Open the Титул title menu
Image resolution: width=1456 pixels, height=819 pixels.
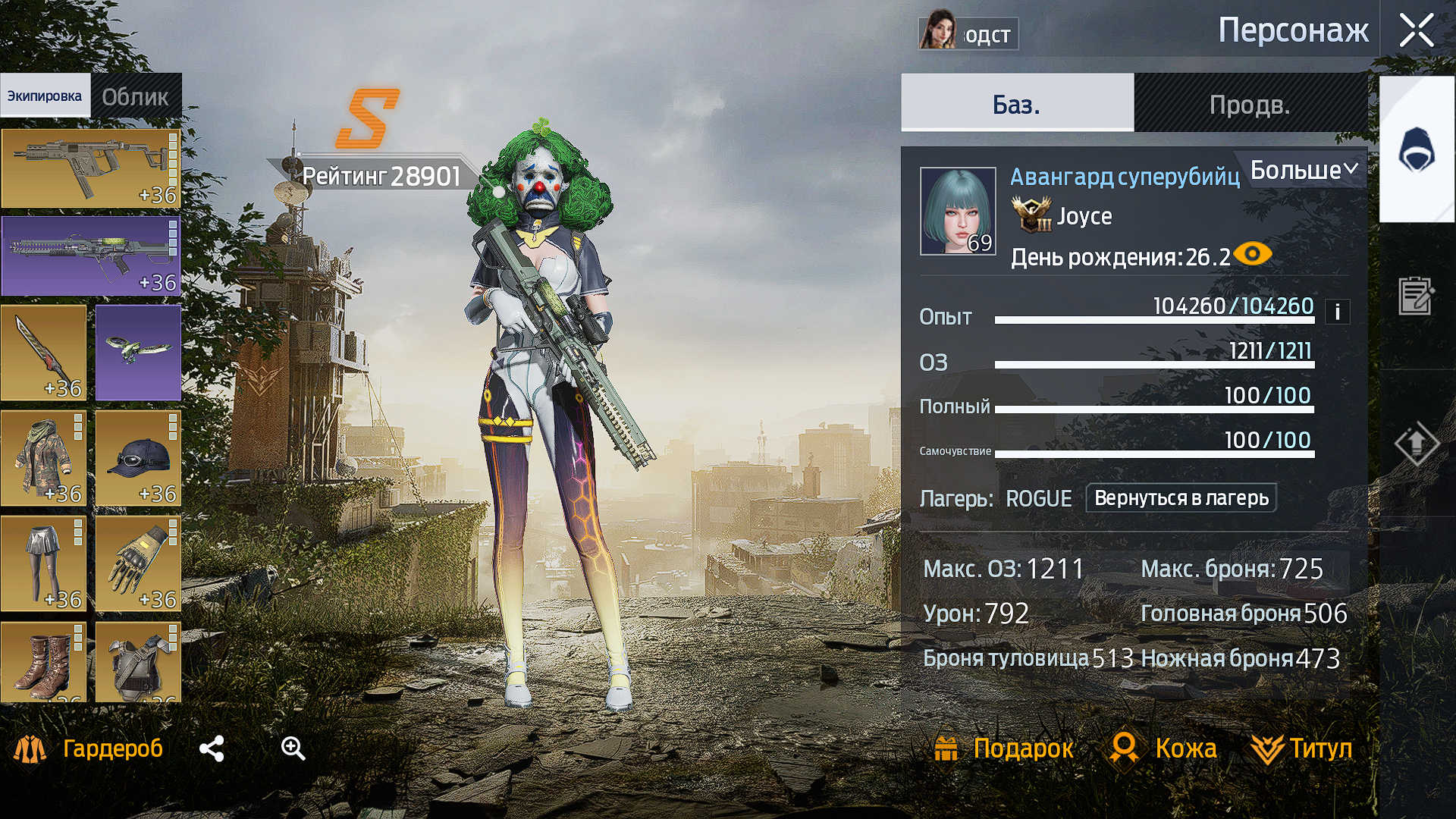pyautogui.click(x=1302, y=748)
